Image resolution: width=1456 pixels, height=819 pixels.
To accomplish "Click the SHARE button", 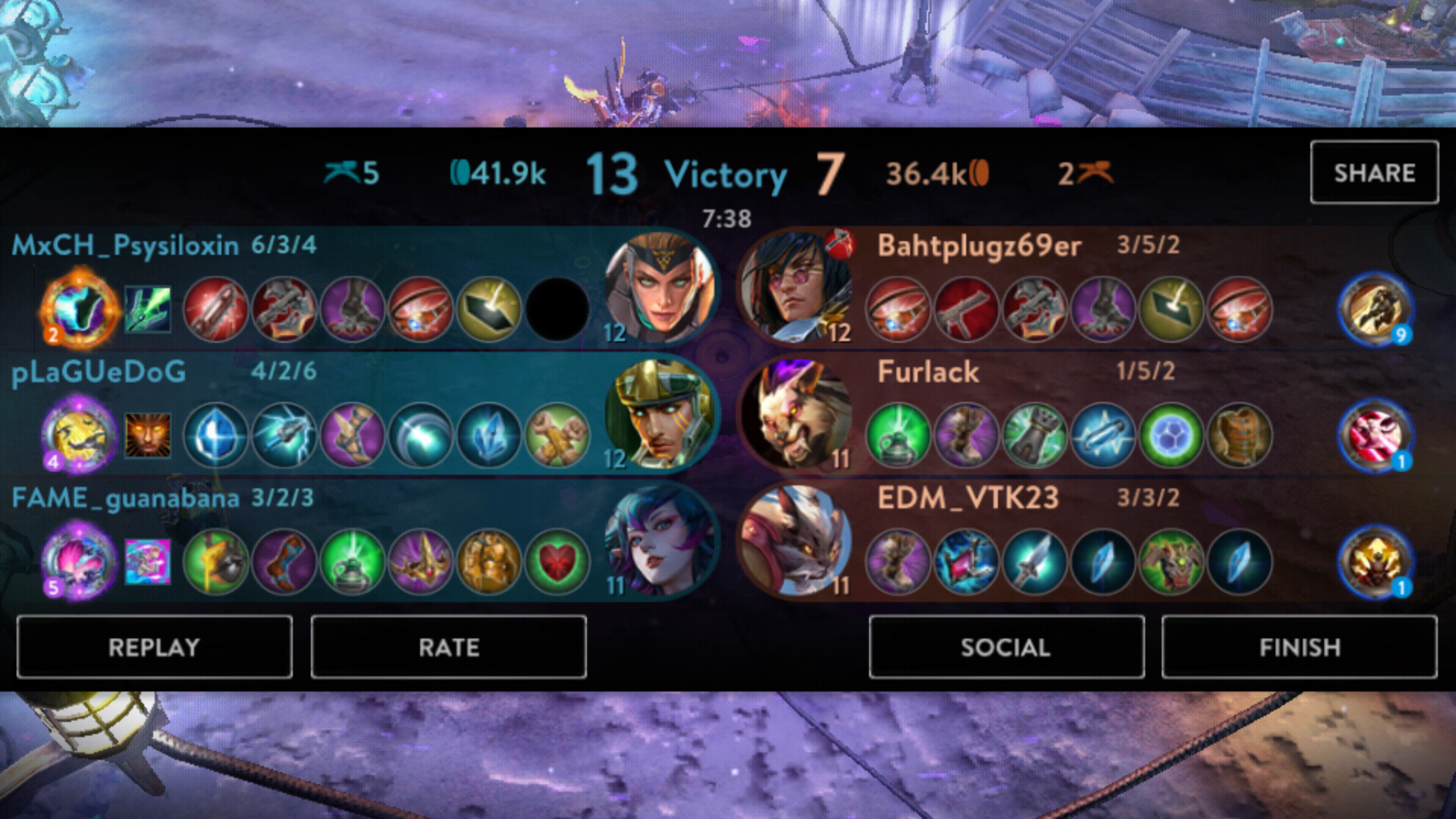I will tap(1374, 172).
